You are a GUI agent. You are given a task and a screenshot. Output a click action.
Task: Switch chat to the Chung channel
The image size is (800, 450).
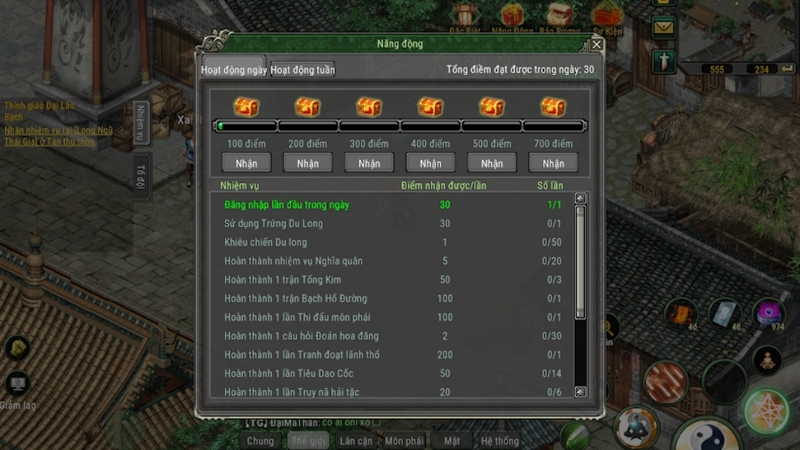pos(260,440)
